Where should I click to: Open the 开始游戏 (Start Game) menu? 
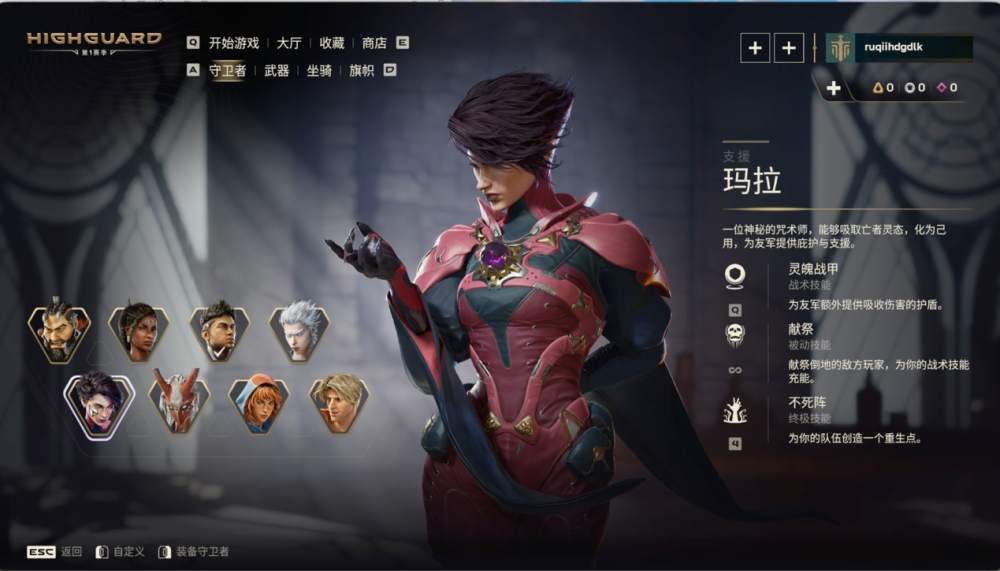[233, 43]
